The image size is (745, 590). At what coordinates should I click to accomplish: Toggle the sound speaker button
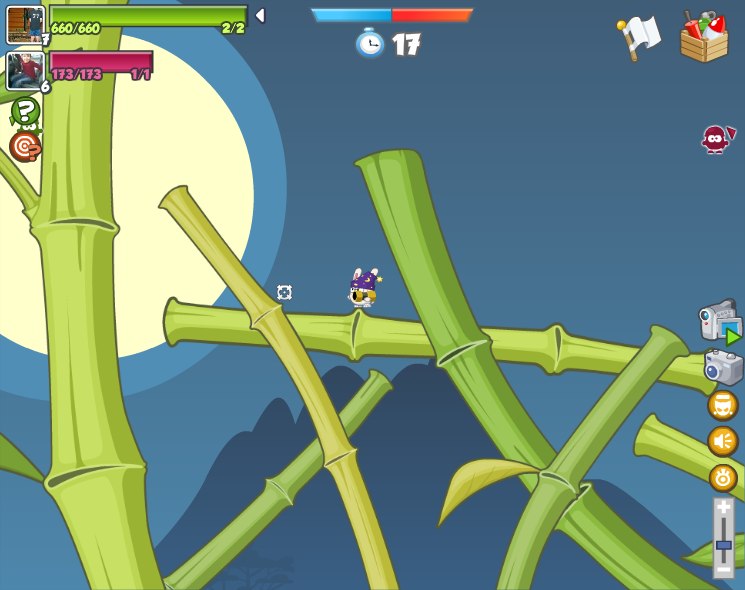coord(722,441)
